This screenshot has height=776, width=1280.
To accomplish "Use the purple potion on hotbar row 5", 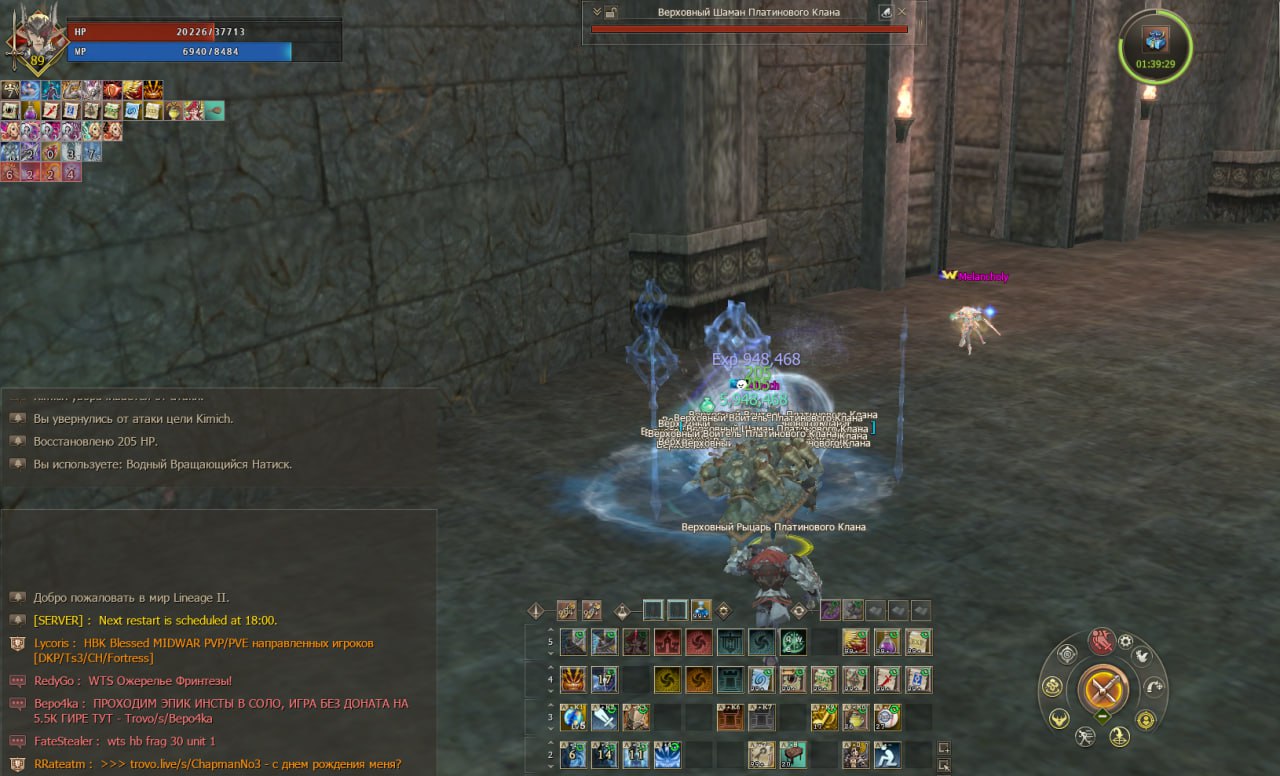I will point(886,642).
